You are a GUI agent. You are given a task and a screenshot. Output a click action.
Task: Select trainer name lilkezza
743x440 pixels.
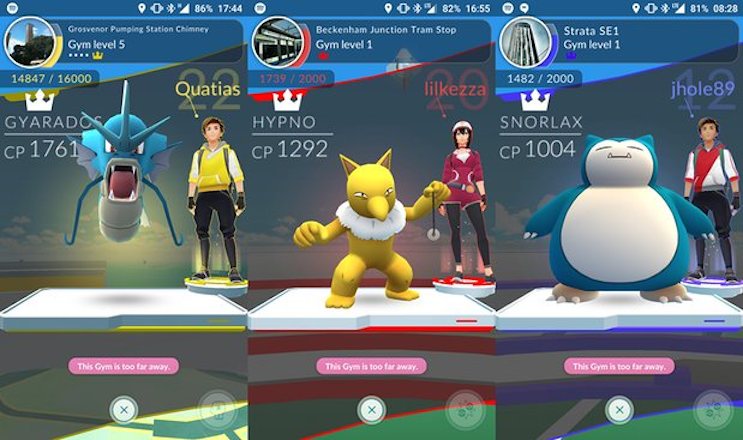tap(455, 91)
